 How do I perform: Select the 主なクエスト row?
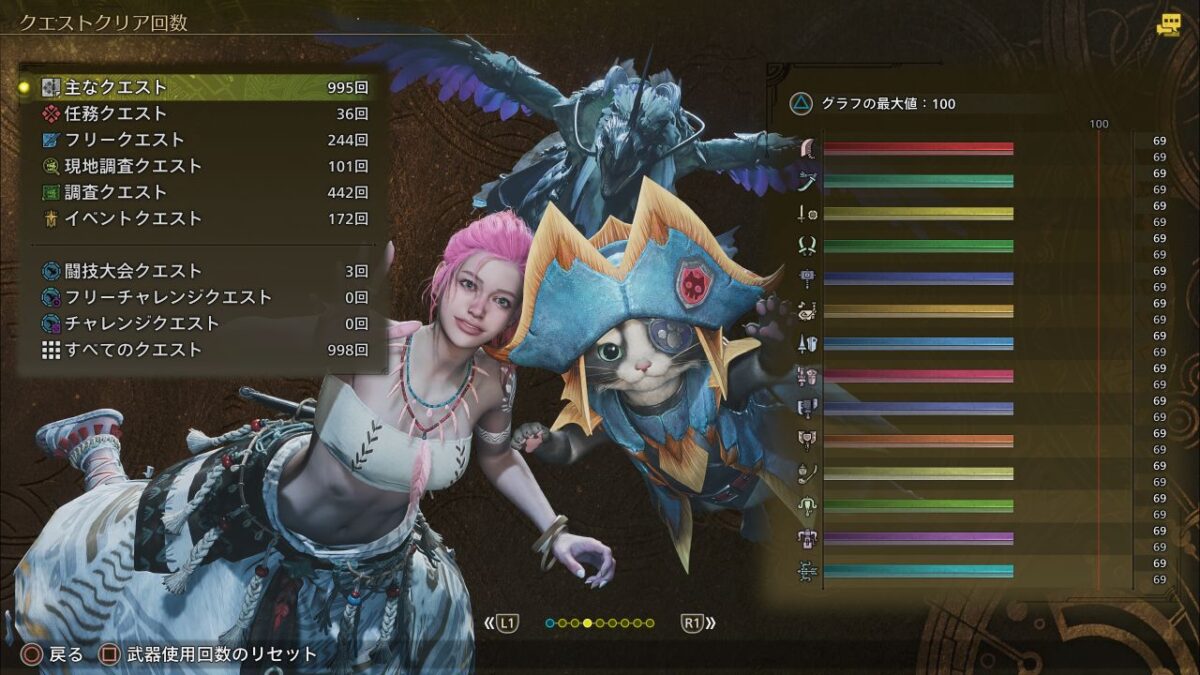[200, 88]
